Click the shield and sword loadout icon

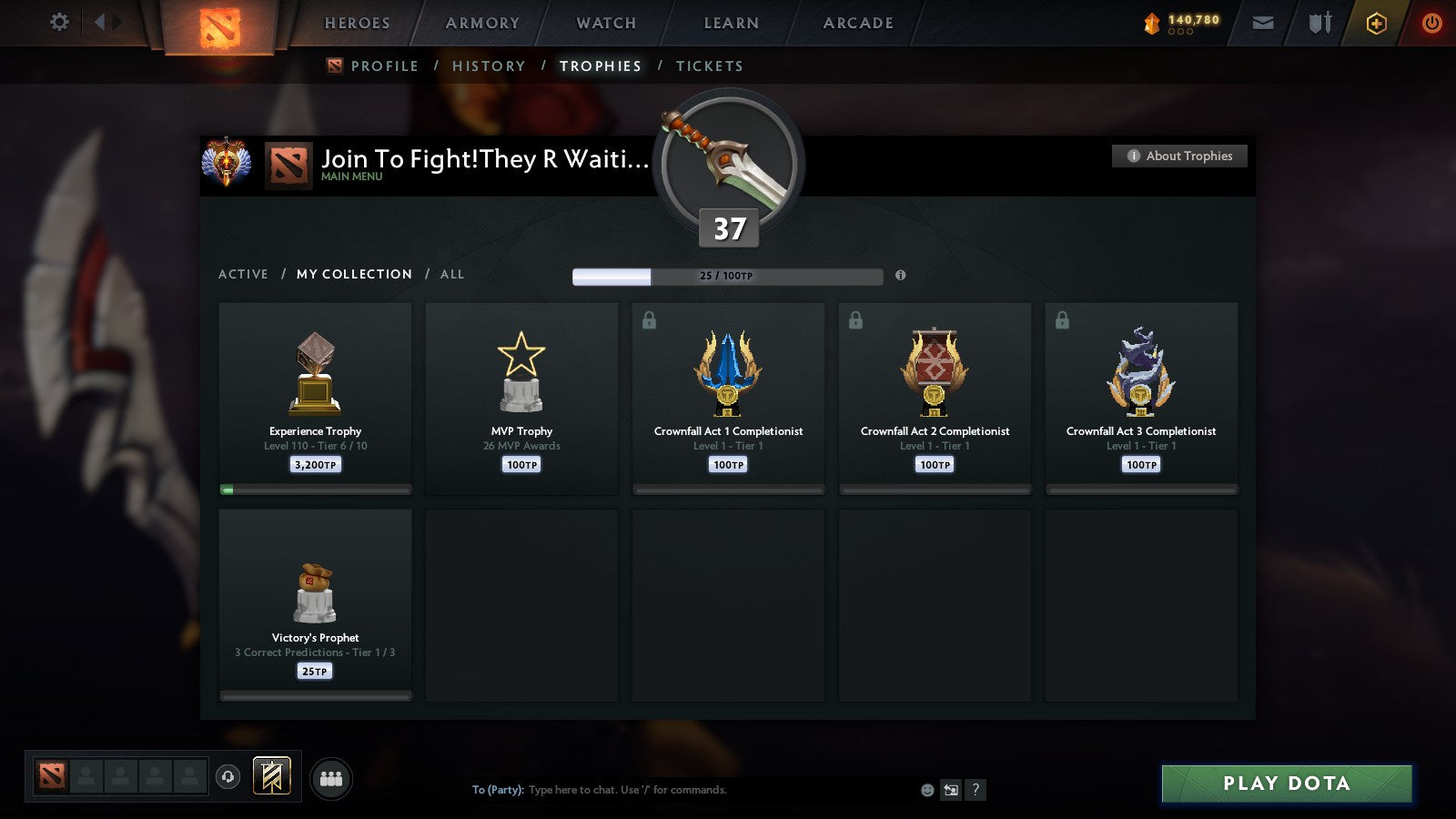pos(1318,23)
